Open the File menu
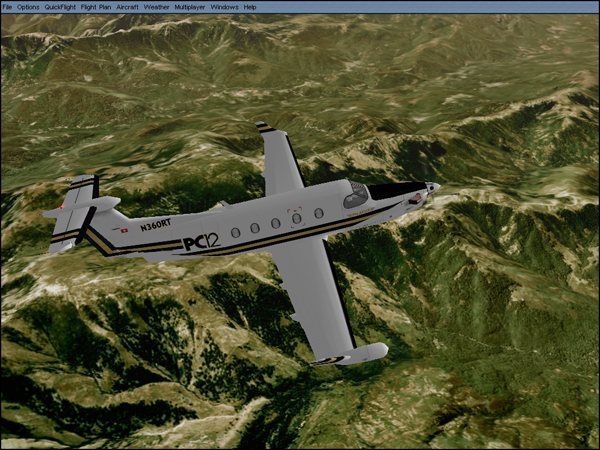 (x=7, y=7)
